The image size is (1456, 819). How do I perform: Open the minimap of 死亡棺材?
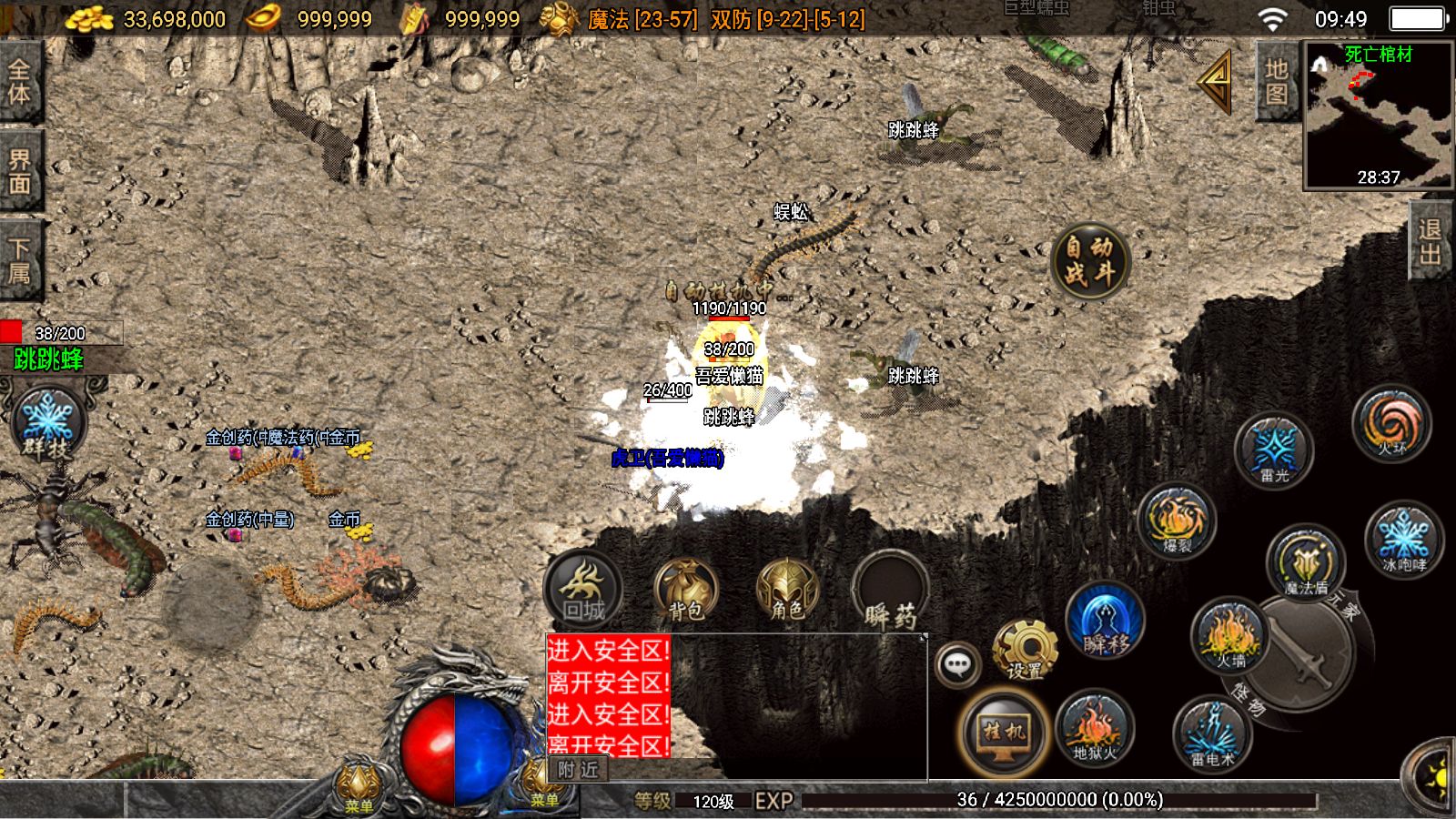(x=1379, y=115)
